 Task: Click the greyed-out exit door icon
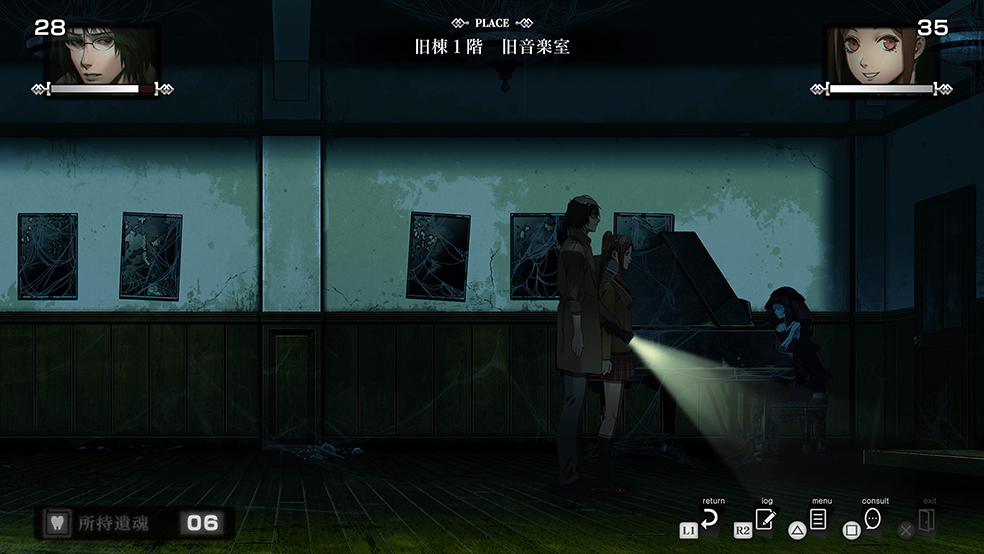coord(926,520)
